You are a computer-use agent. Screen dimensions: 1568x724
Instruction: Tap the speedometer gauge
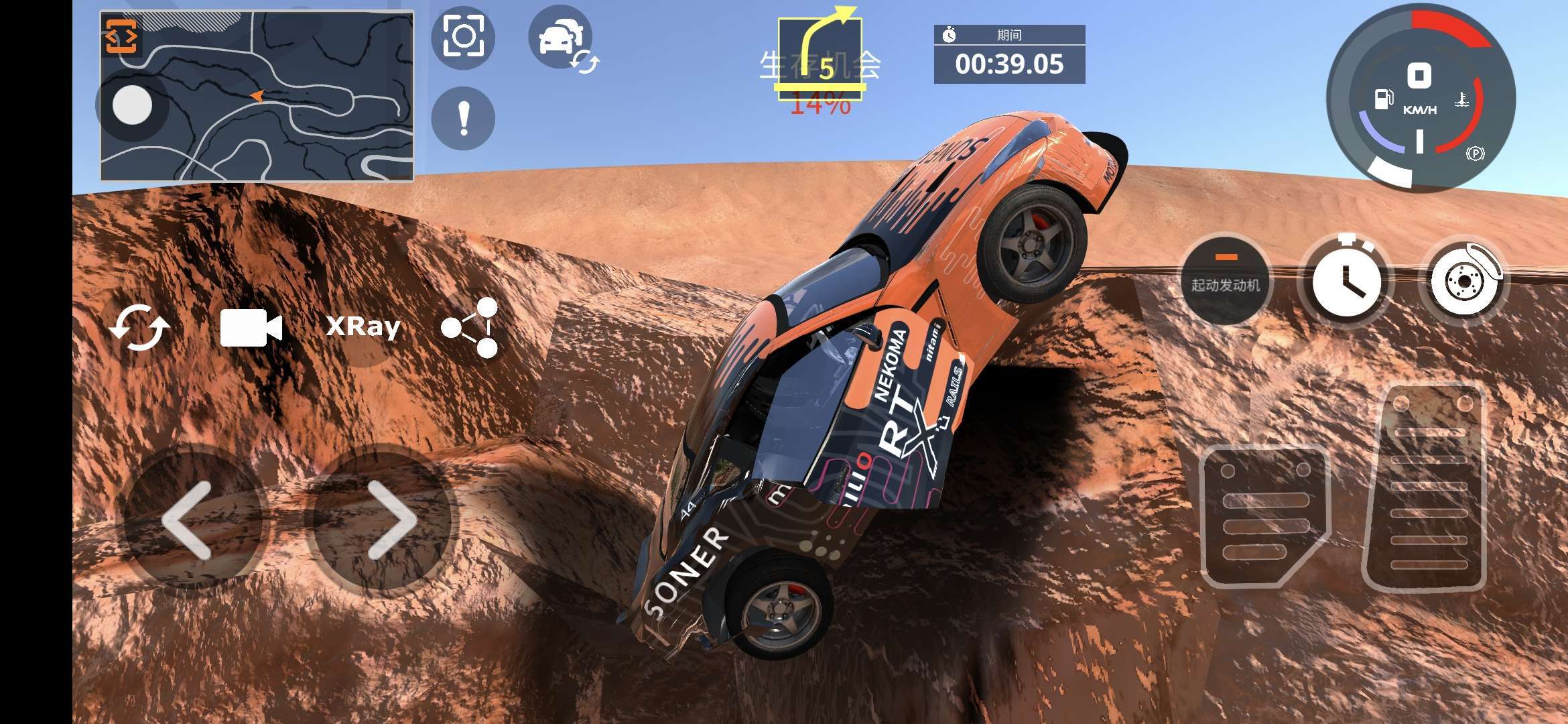[1421, 97]
